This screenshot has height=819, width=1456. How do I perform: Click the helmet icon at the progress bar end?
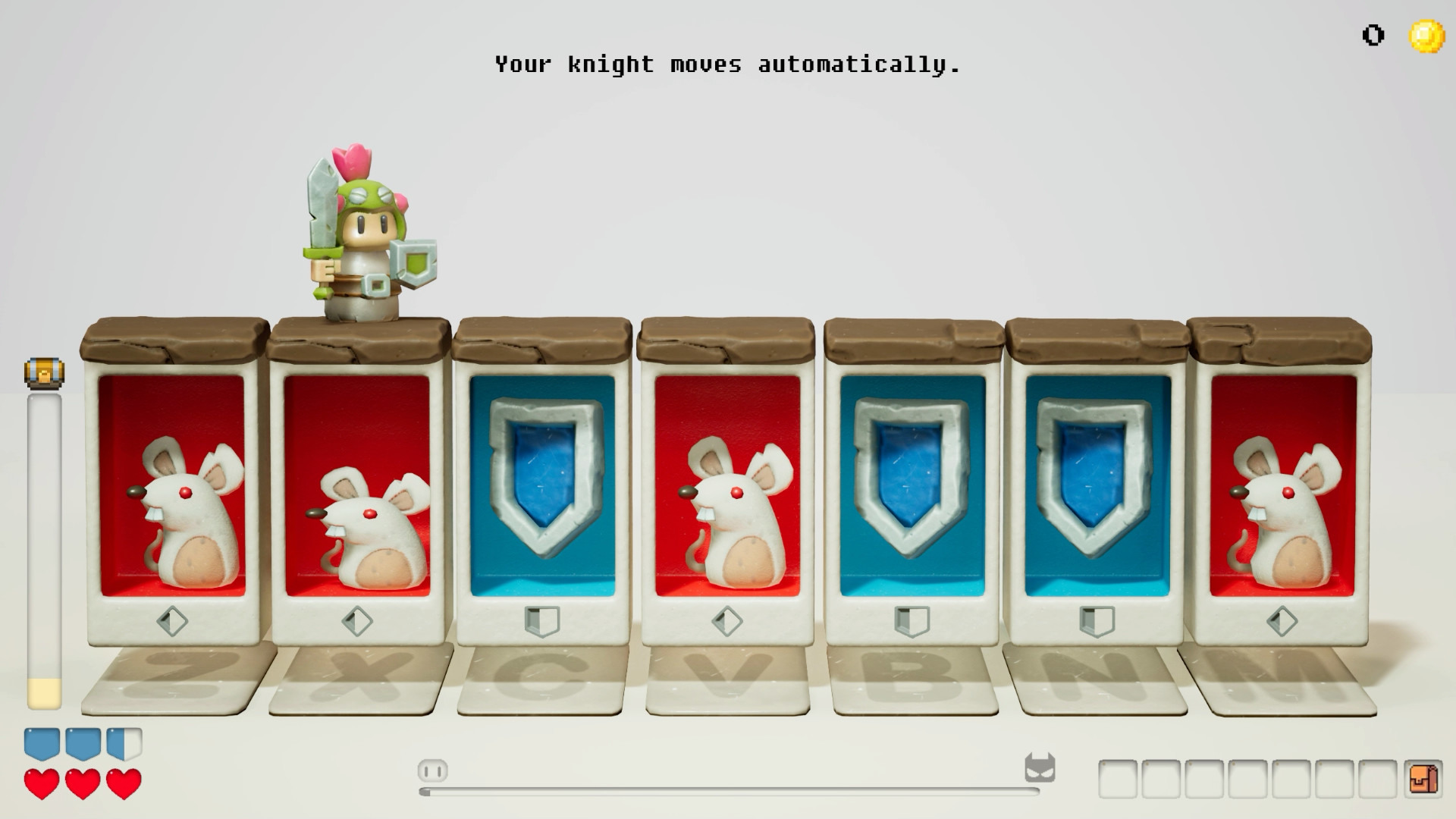[x=1042, y=768]
